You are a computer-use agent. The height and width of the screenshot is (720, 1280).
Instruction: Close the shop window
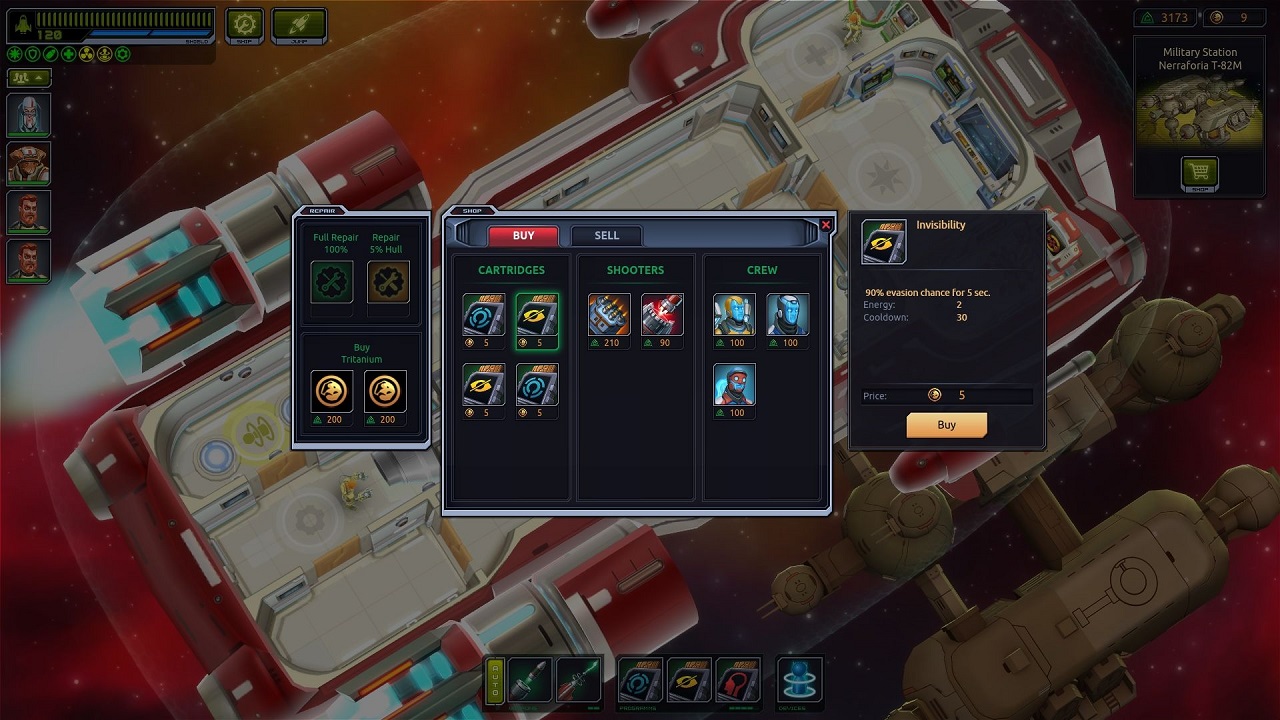point(826,225)
